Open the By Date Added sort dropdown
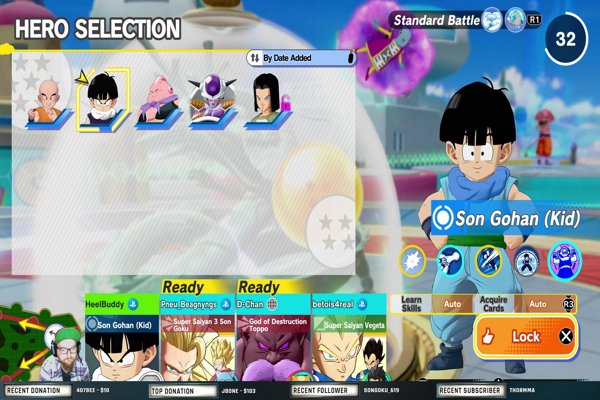This screenshot has width=600, height=400. click(301, 58)
